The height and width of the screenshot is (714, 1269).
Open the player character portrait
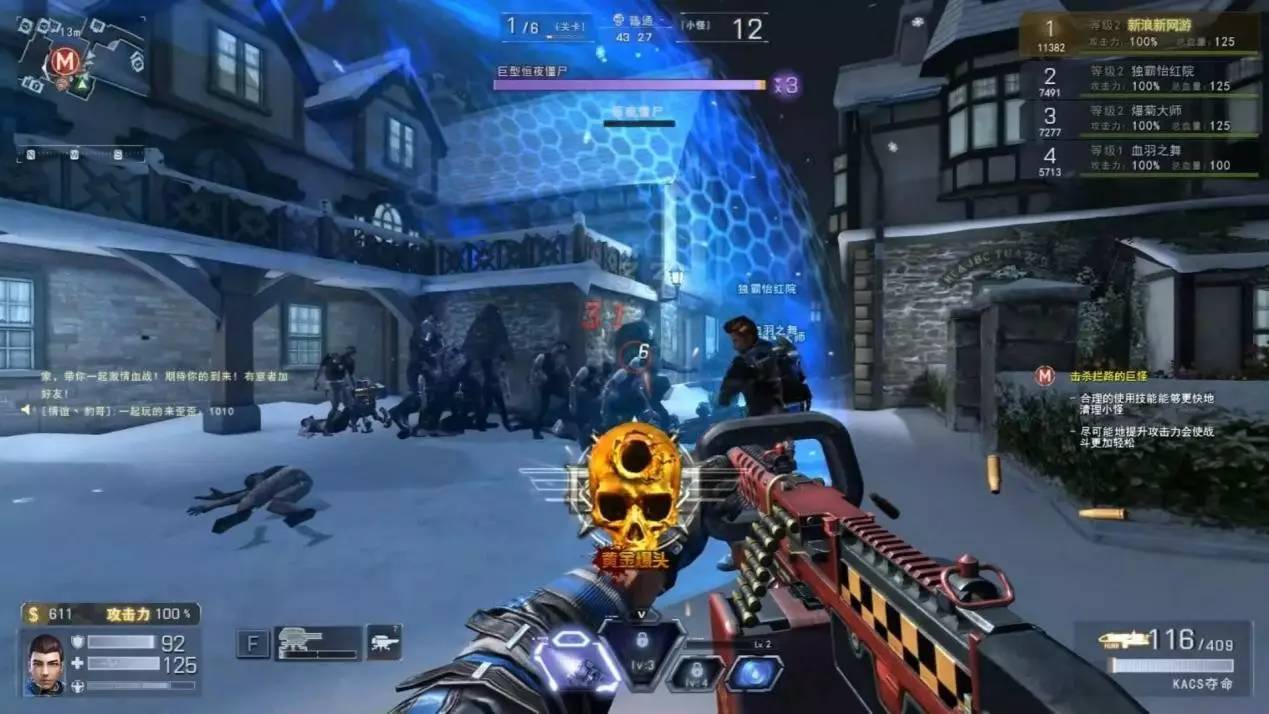[x=46, y=662]
